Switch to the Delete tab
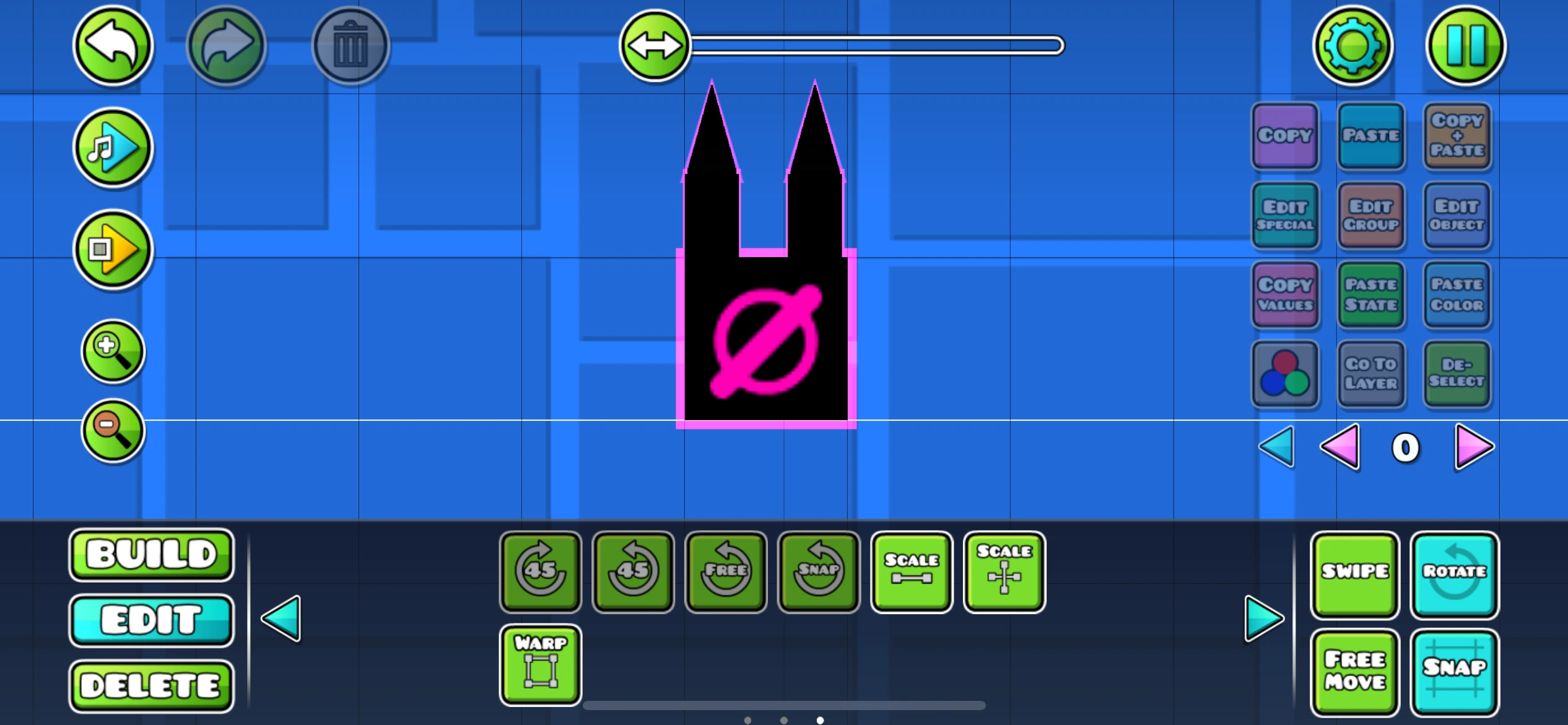This screenshot has height=725, width=1568. pyautogui.click(x=151, y=685)
